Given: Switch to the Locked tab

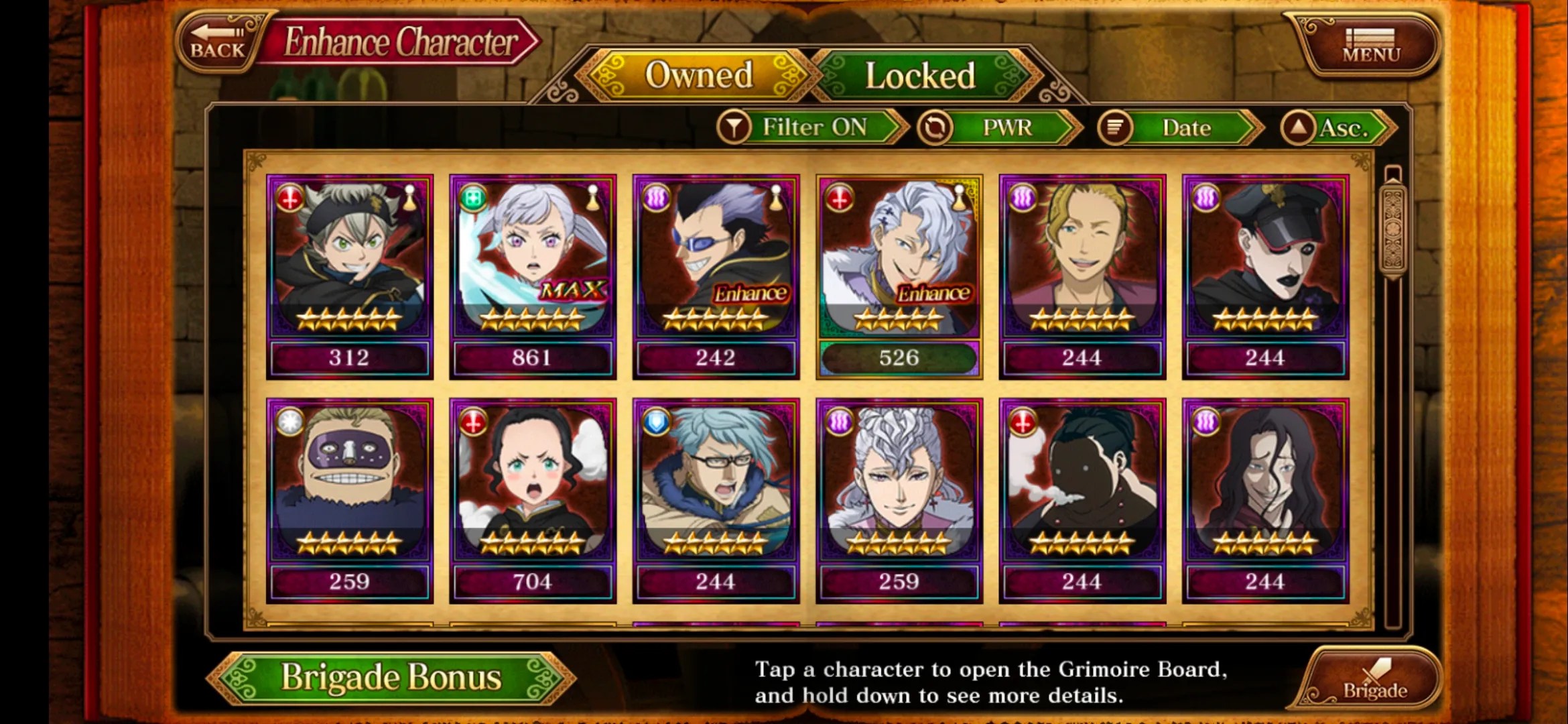Looking at the screenshot, I should pyautogui.click(x=920, y=75).
